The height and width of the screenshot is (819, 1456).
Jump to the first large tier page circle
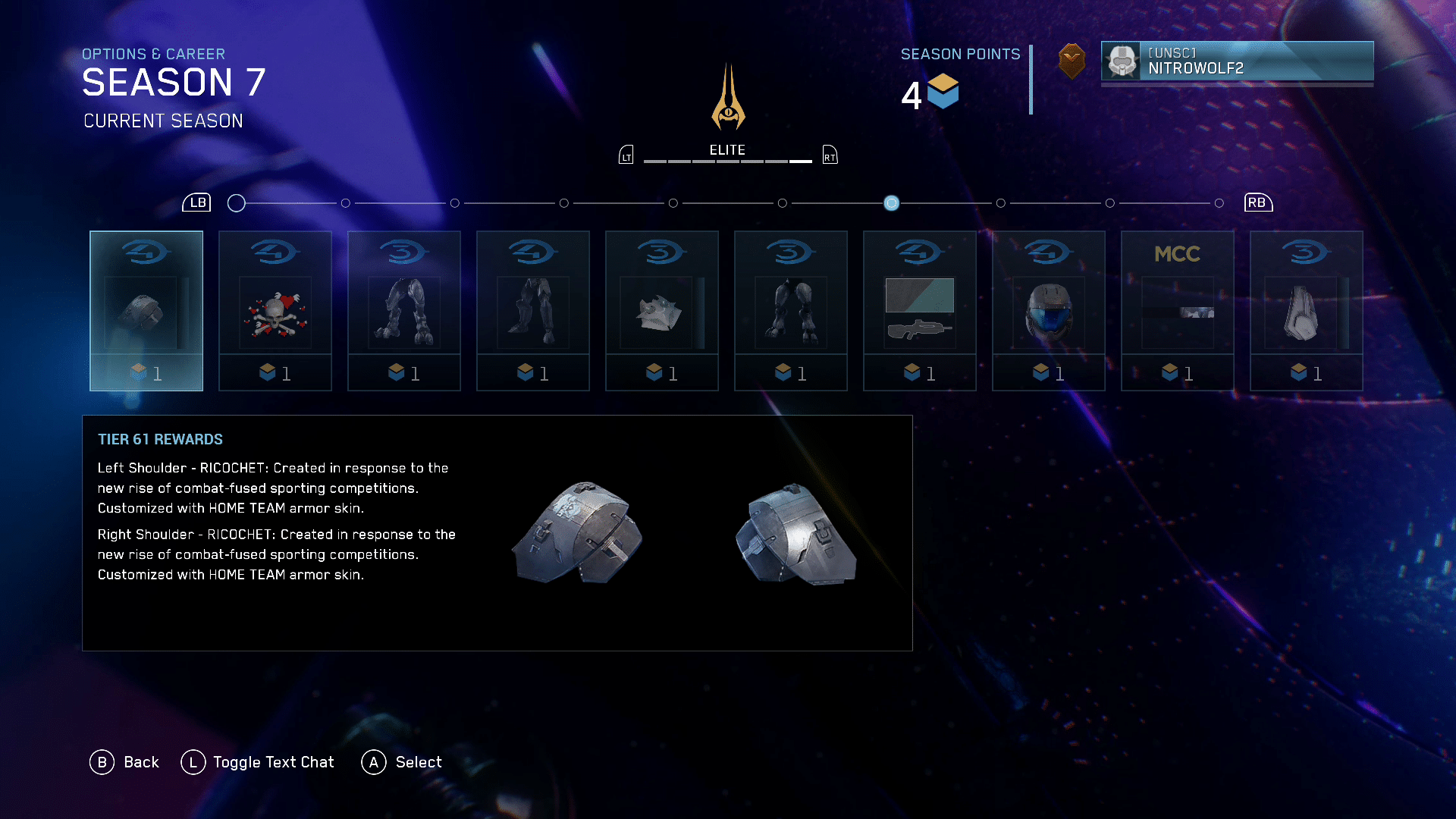point(237,203)
